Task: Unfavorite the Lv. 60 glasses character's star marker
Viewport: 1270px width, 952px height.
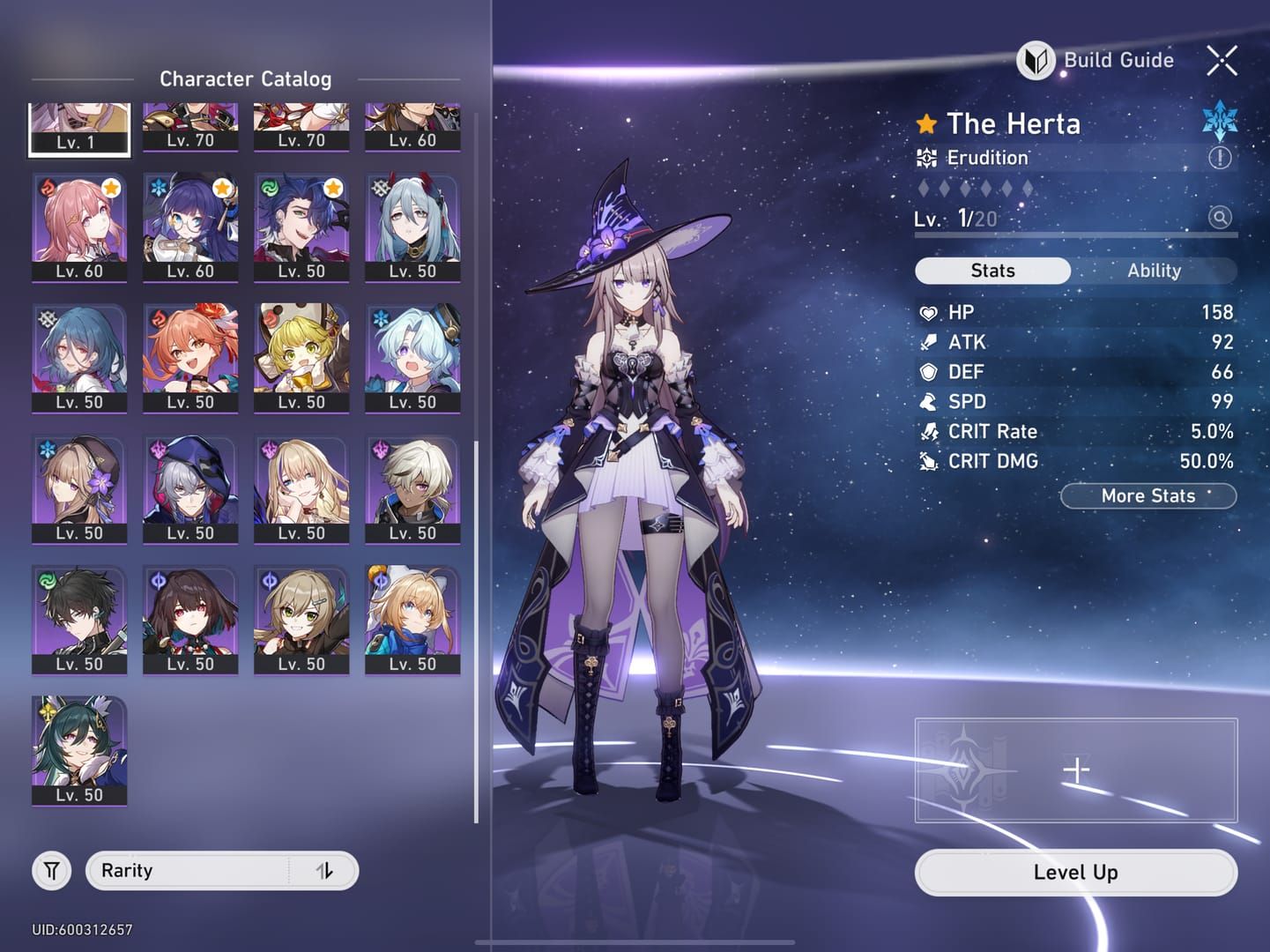Action: [223, 186]
